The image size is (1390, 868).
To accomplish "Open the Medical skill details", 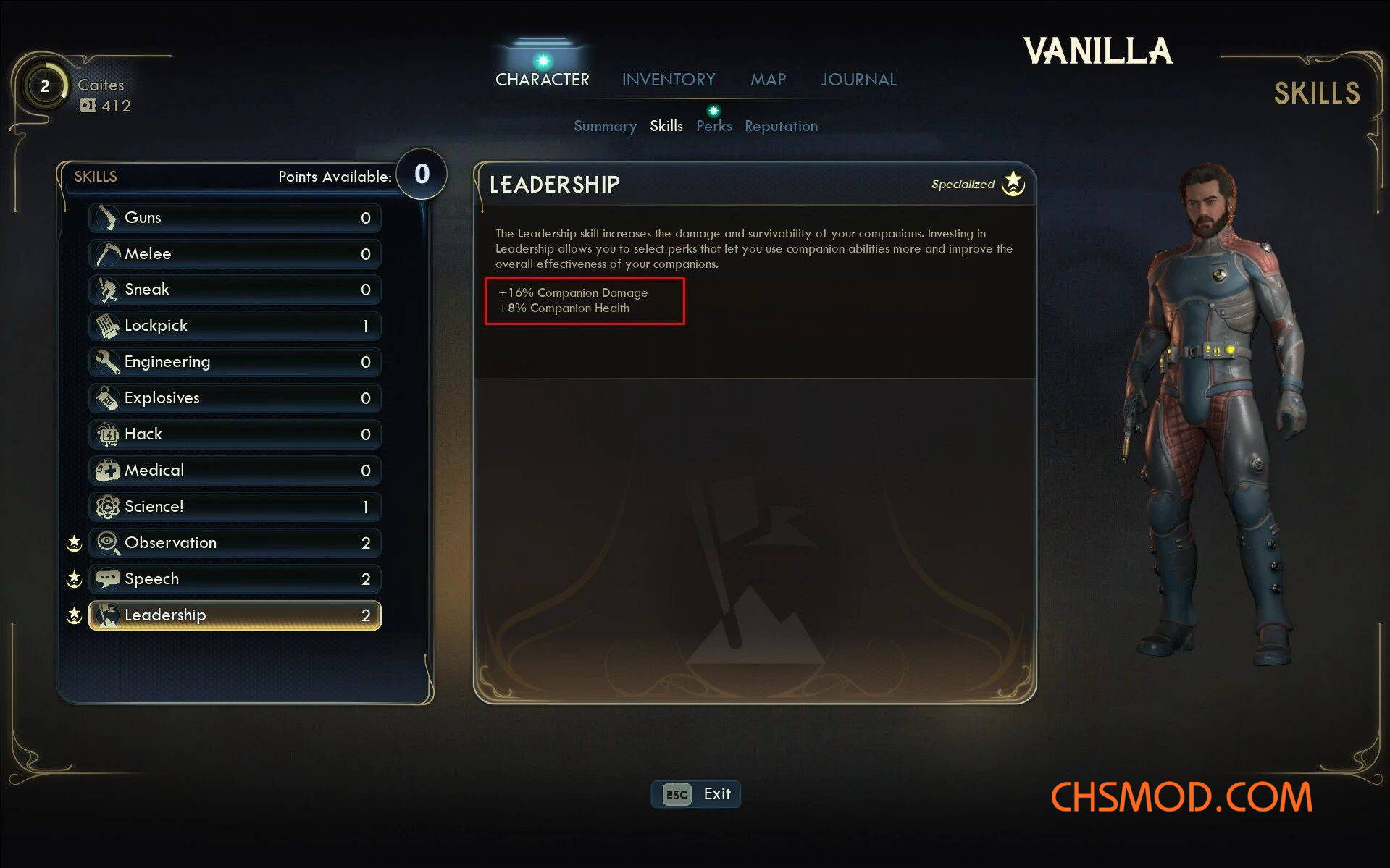I will (x=235, y=471).
